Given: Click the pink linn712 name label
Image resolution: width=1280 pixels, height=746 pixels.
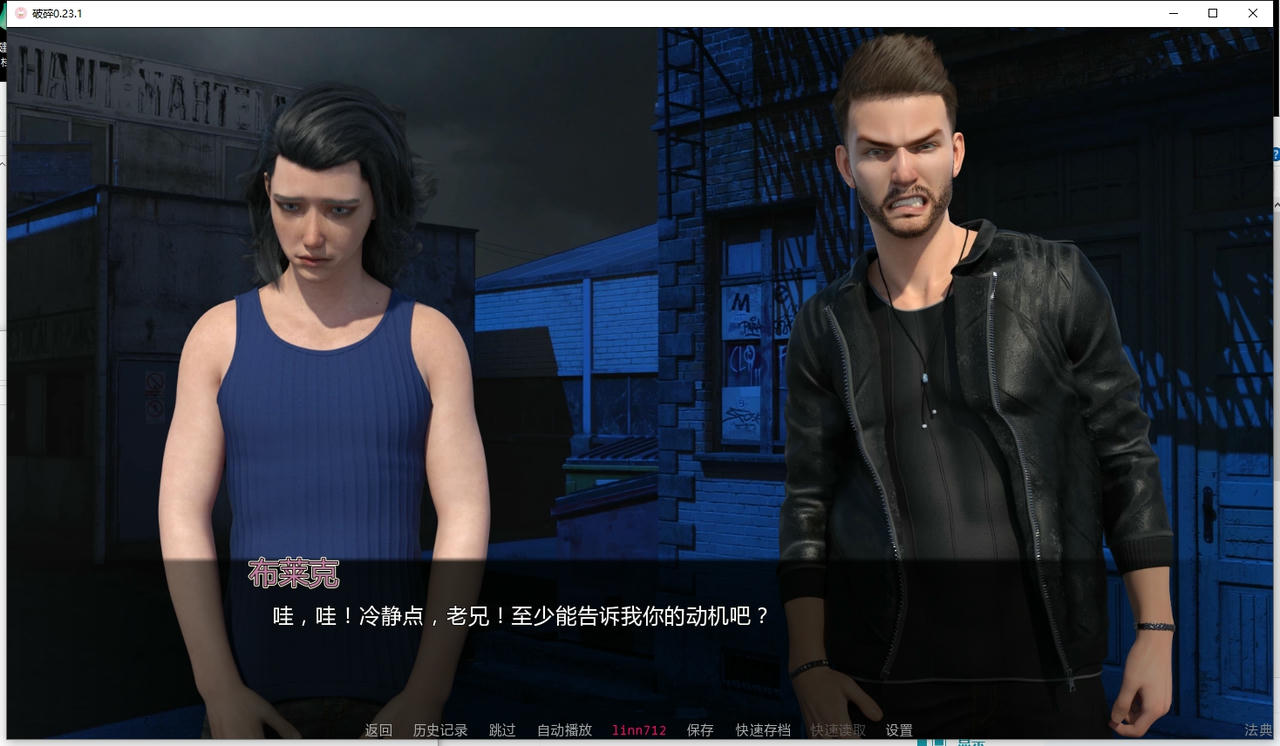Looking at the screenshot, I should coord(638,730).
